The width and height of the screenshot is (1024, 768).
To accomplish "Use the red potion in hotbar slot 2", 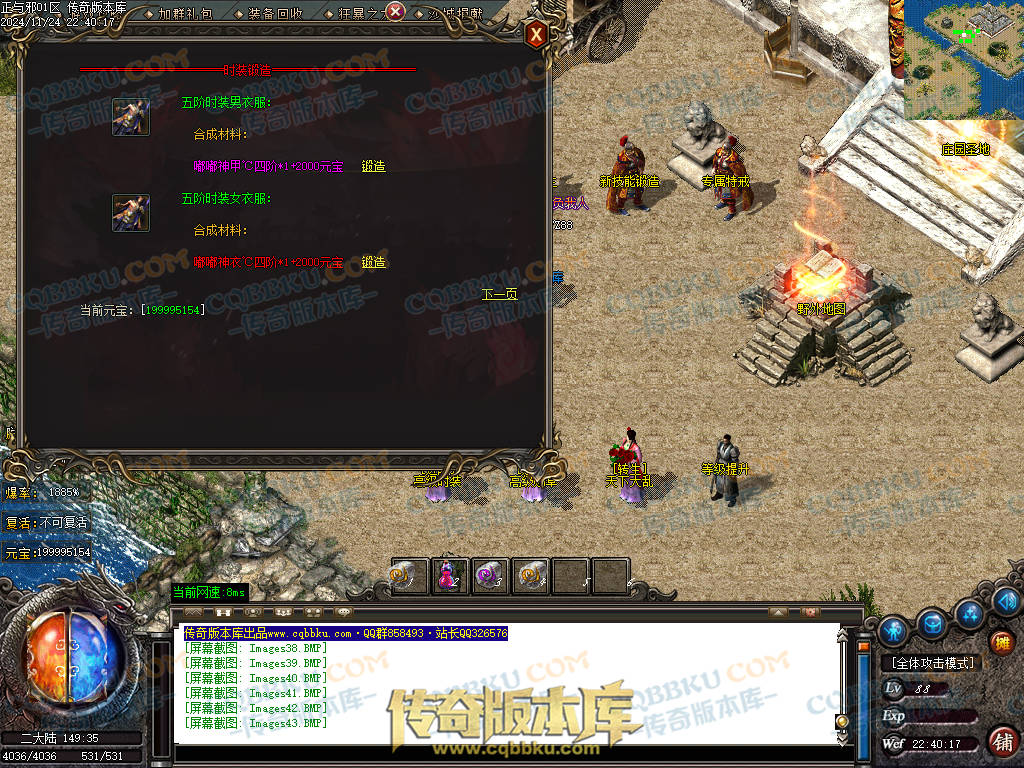I will click(x=449, y=577).
